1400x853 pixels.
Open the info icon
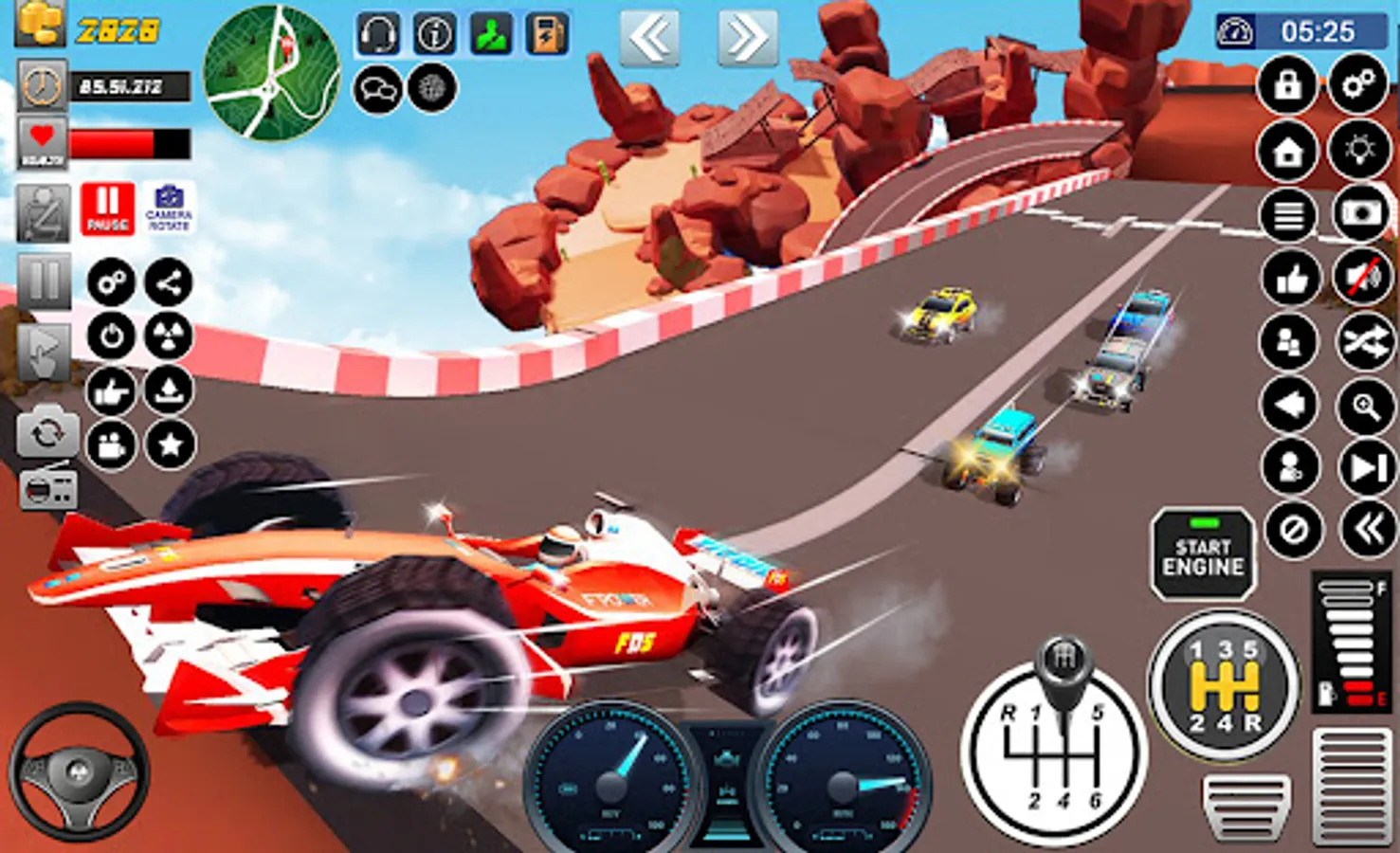(434, 35)
